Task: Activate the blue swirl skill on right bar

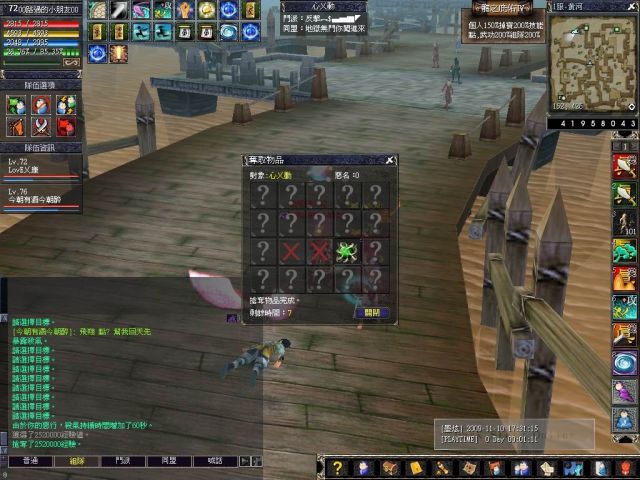Action: pyautogui.click(x=625, y=361)
